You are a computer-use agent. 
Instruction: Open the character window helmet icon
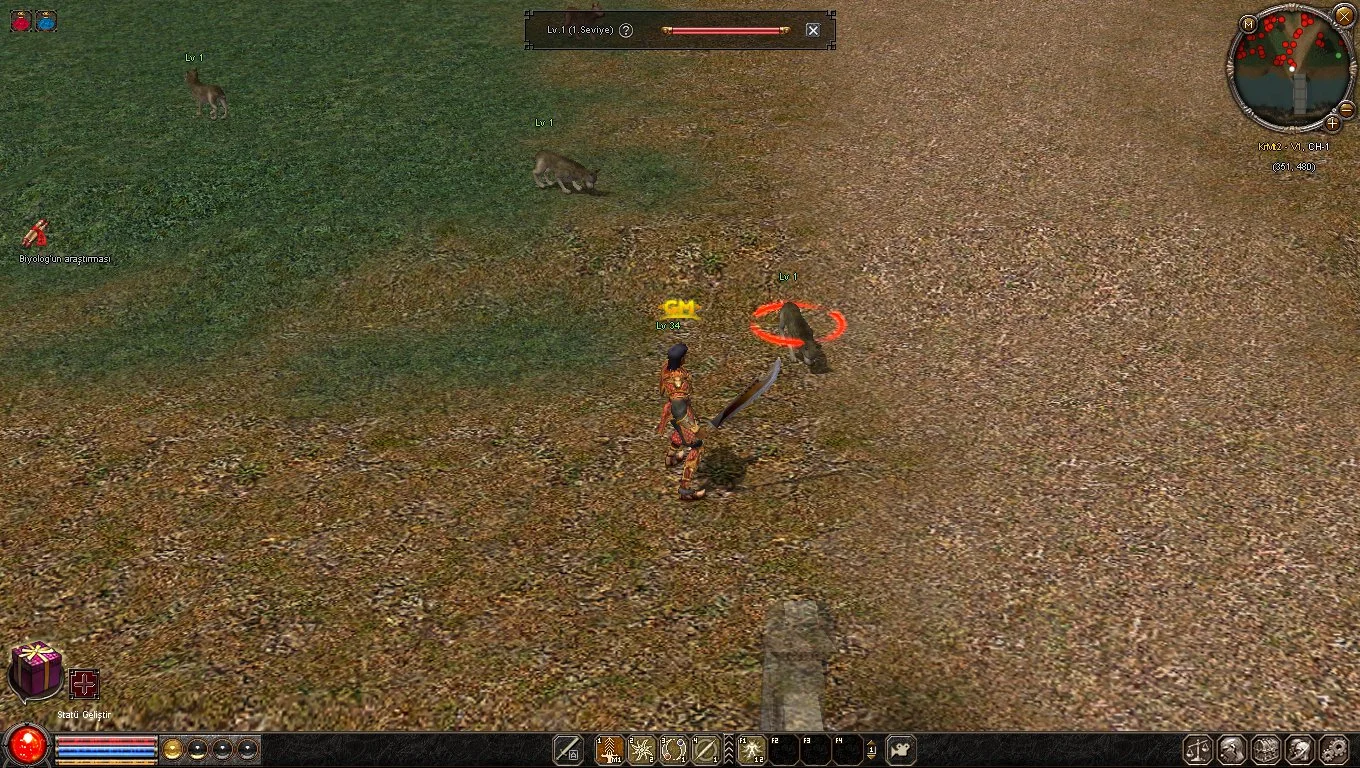tap(1231, 749)
